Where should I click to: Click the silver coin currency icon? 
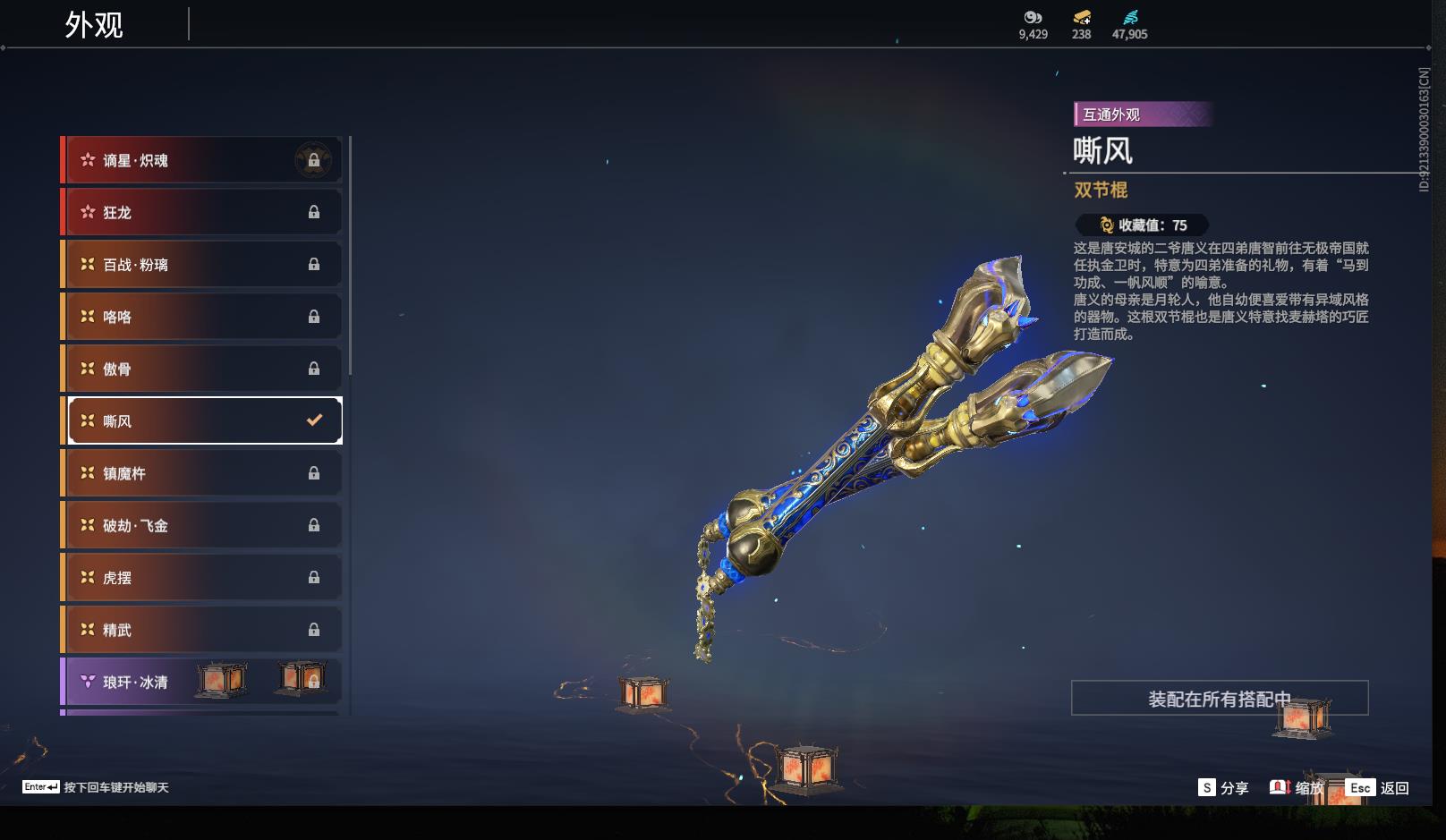(1033, 17)
